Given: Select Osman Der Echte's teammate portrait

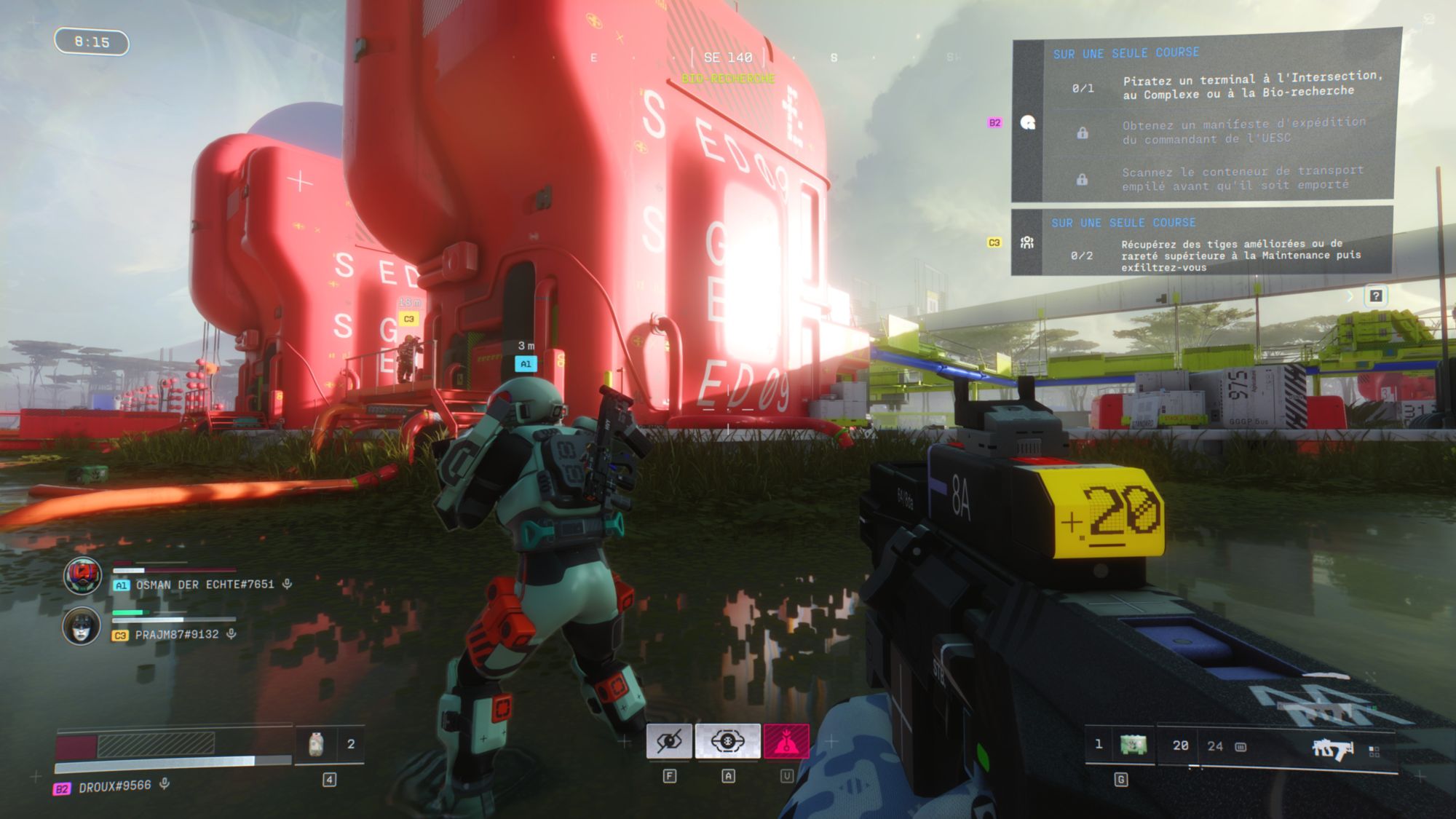Looking at the screenshot, I should [82, 576].
